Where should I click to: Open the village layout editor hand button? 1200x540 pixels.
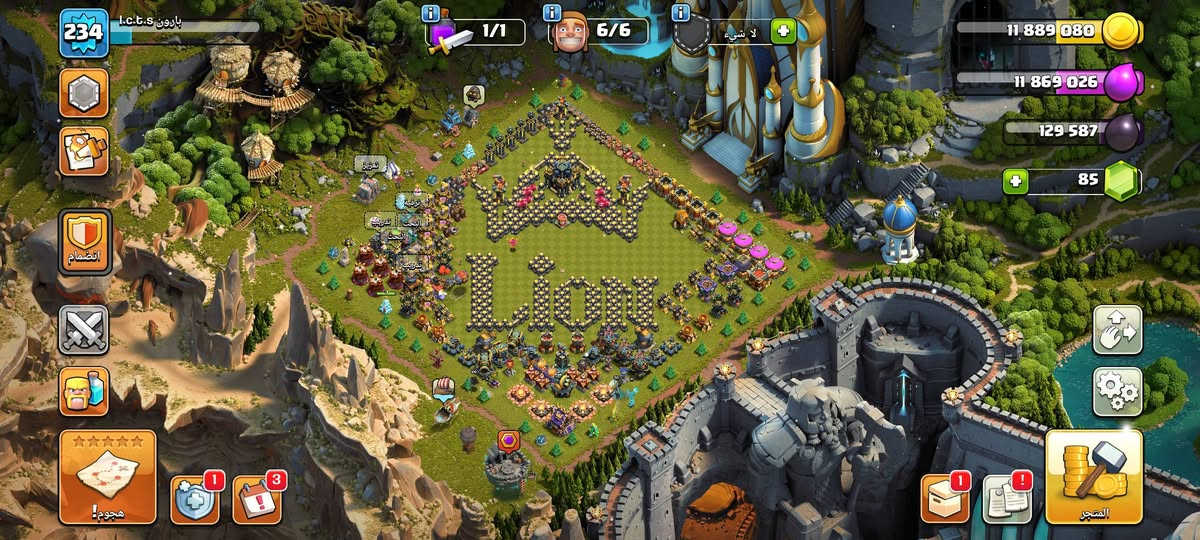(1117, 329)
